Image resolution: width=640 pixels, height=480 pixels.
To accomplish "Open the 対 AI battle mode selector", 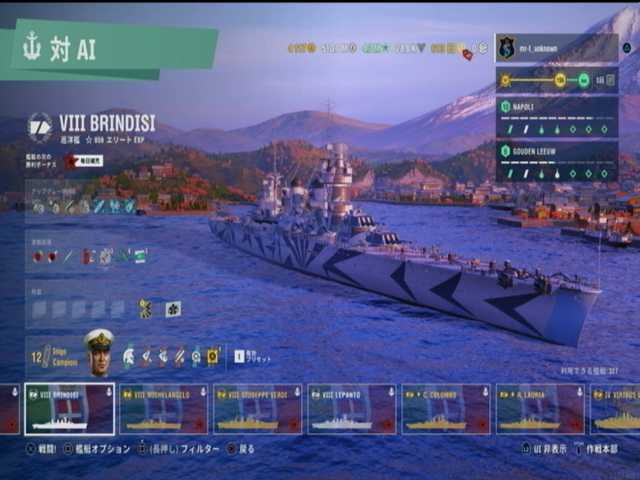I will [x=110, y=50].
